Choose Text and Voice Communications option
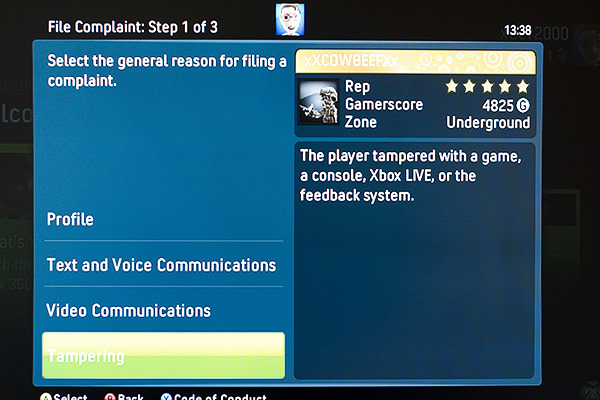Image resolution: width=600 pixels, height=400 pixels. click(161, 265)
